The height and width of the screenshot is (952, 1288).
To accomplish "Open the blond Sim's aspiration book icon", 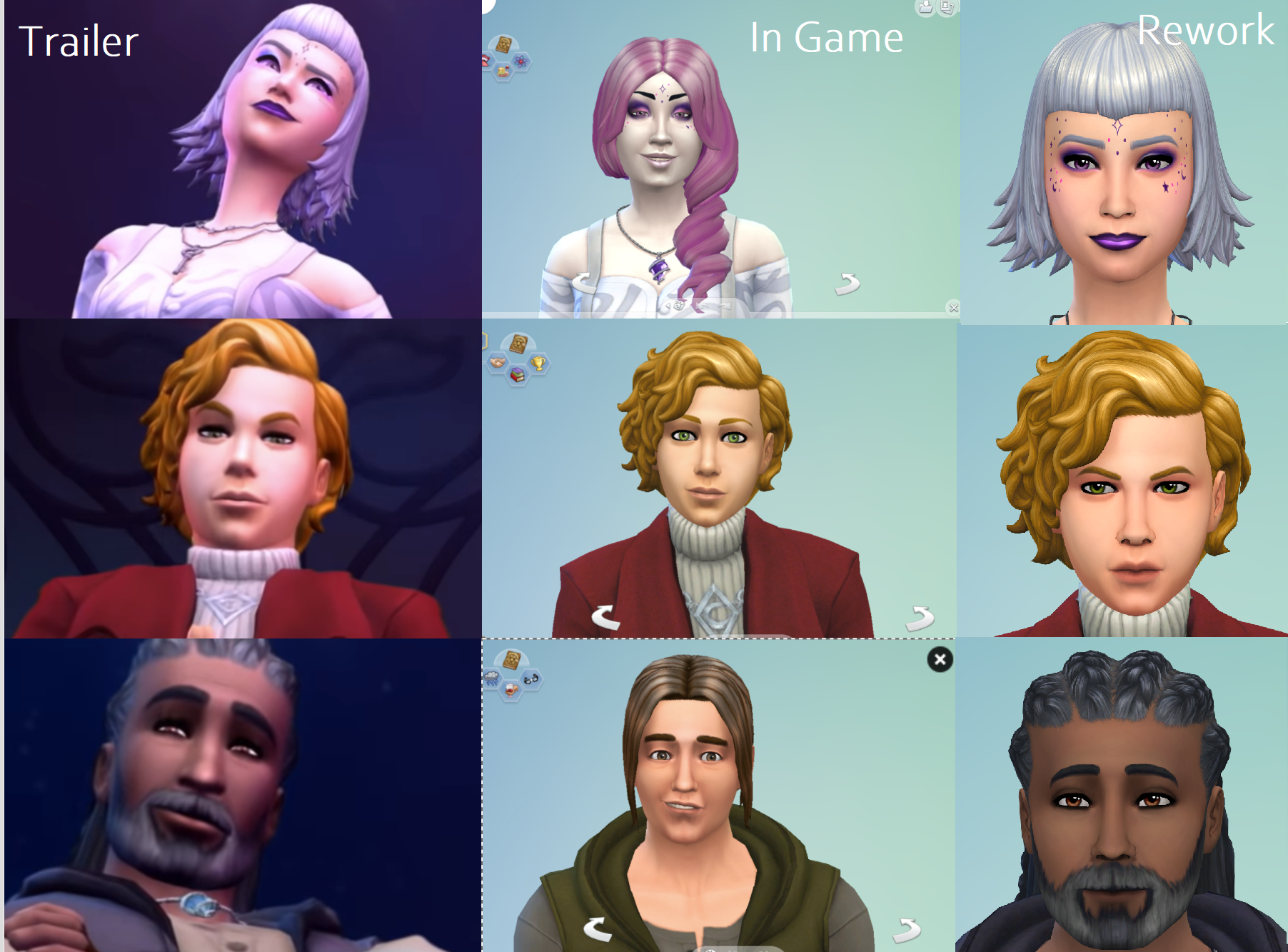I will 519,343.
